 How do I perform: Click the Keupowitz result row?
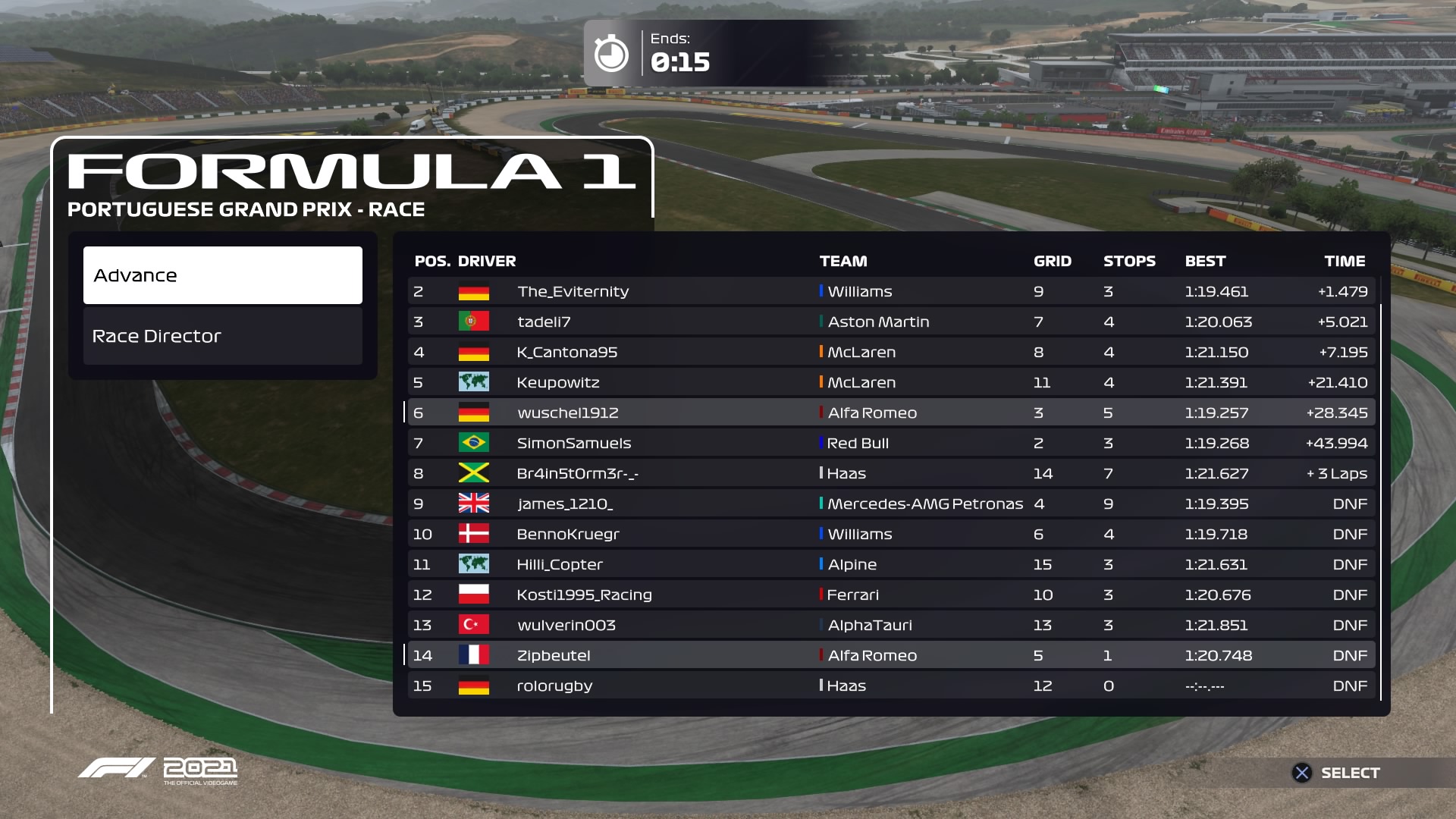(891, 382)
